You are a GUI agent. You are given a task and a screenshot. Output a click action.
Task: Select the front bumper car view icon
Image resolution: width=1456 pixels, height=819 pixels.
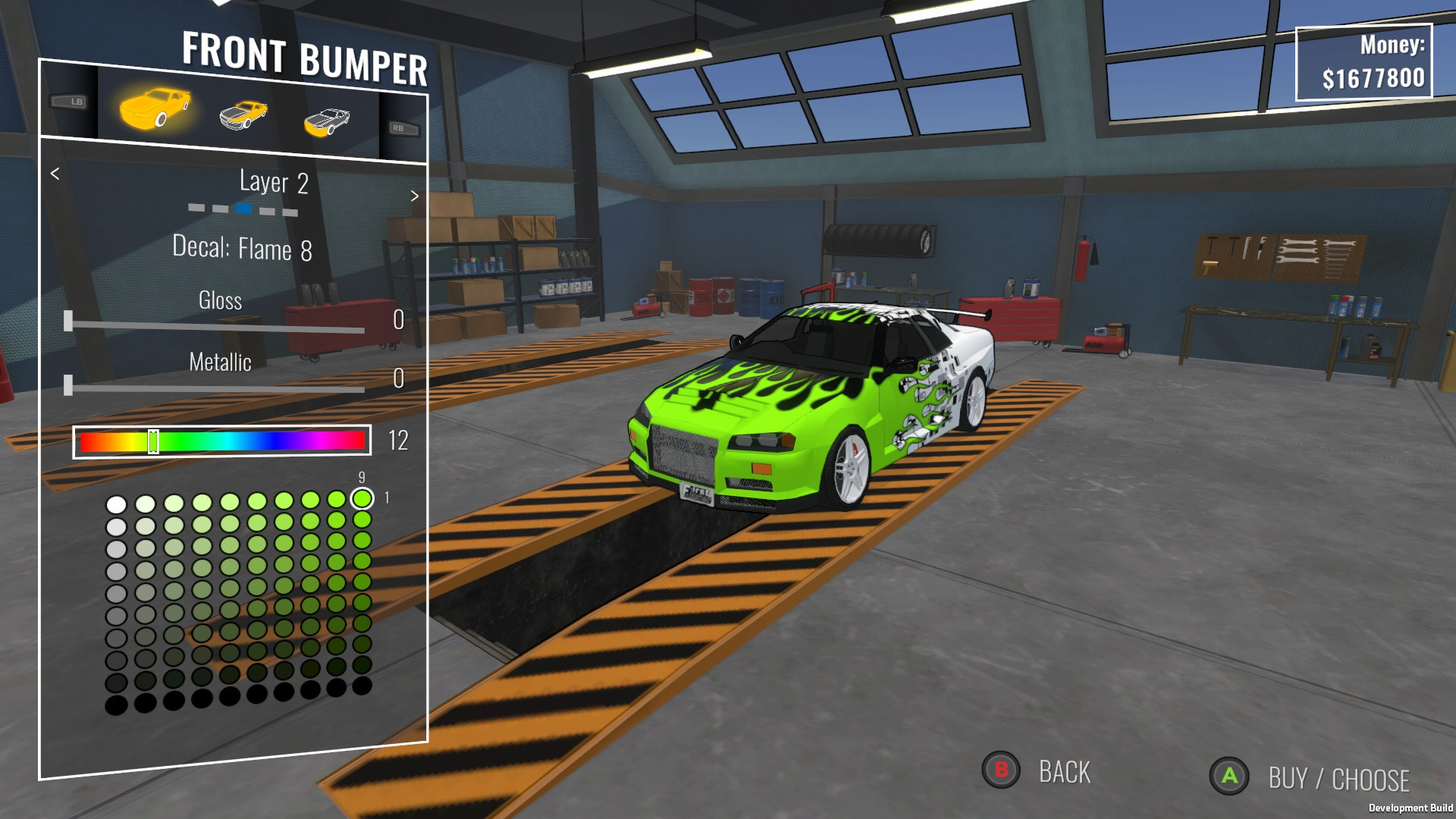click(x=326, y=119)
